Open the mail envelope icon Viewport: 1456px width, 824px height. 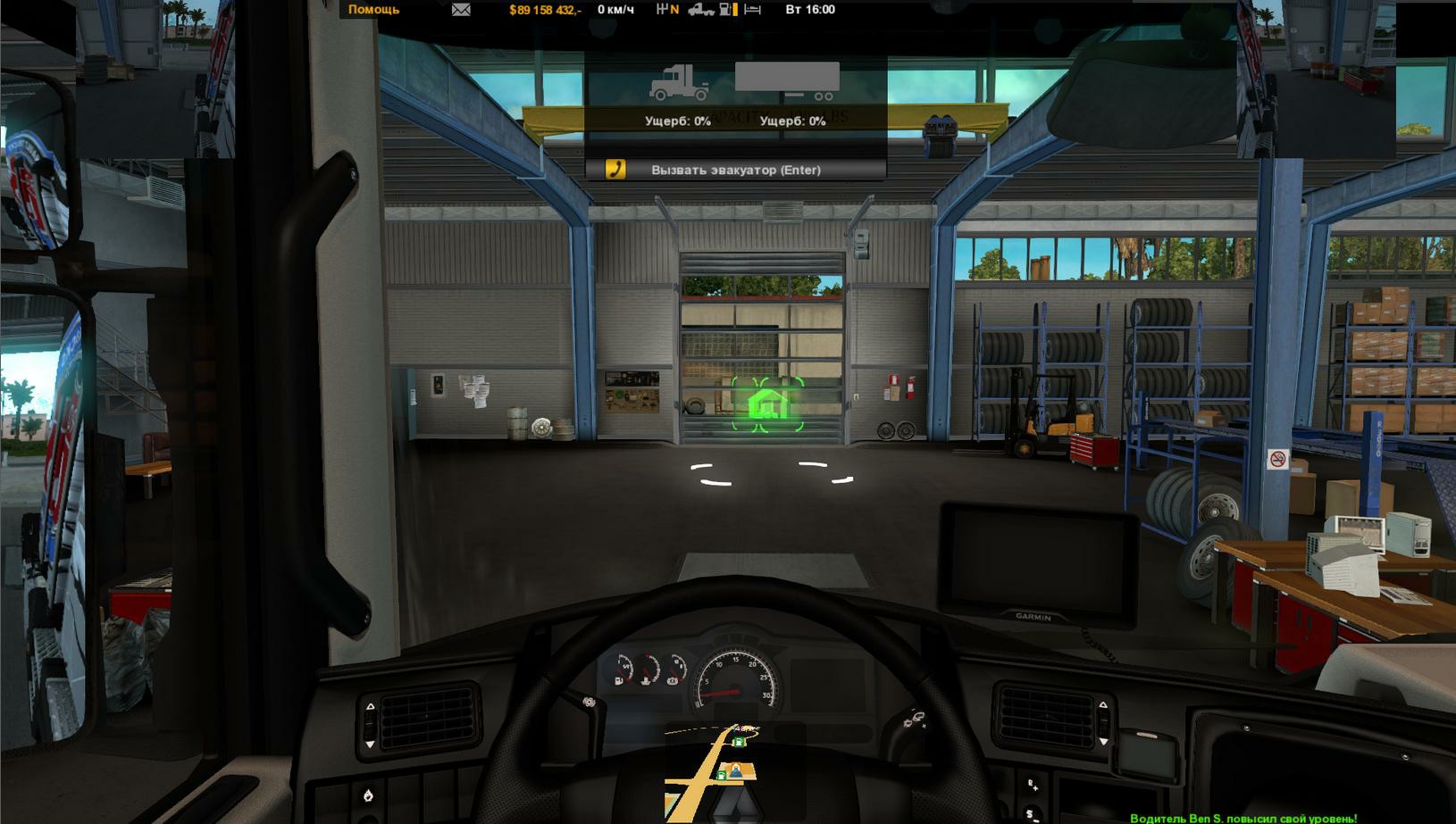pos(461,10)
